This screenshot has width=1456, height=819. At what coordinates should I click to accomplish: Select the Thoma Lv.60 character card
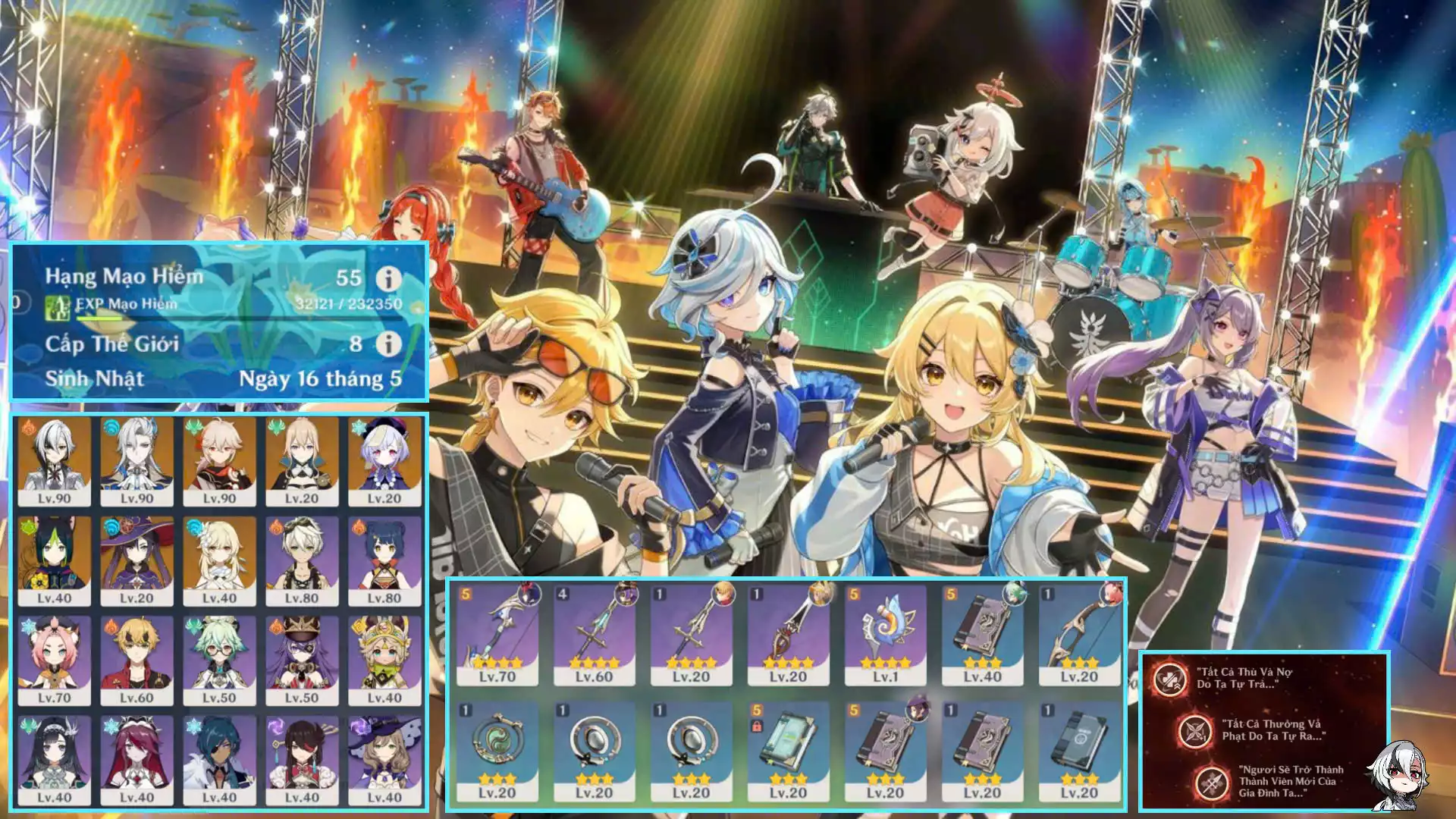(x=136, y=660)
